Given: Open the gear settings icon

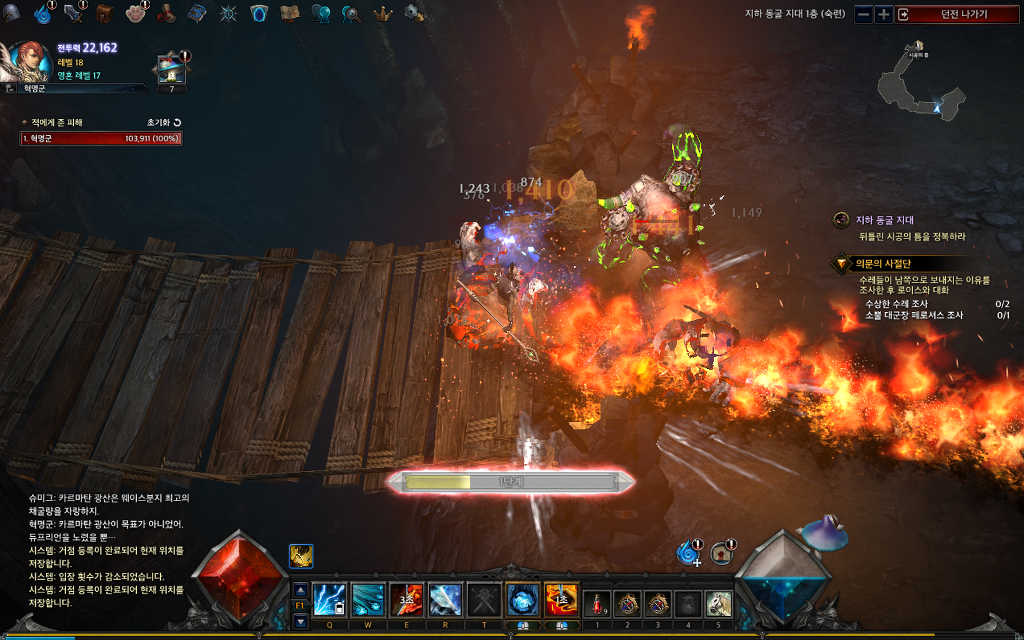Looking at the screenshot, I should [413, 13].
